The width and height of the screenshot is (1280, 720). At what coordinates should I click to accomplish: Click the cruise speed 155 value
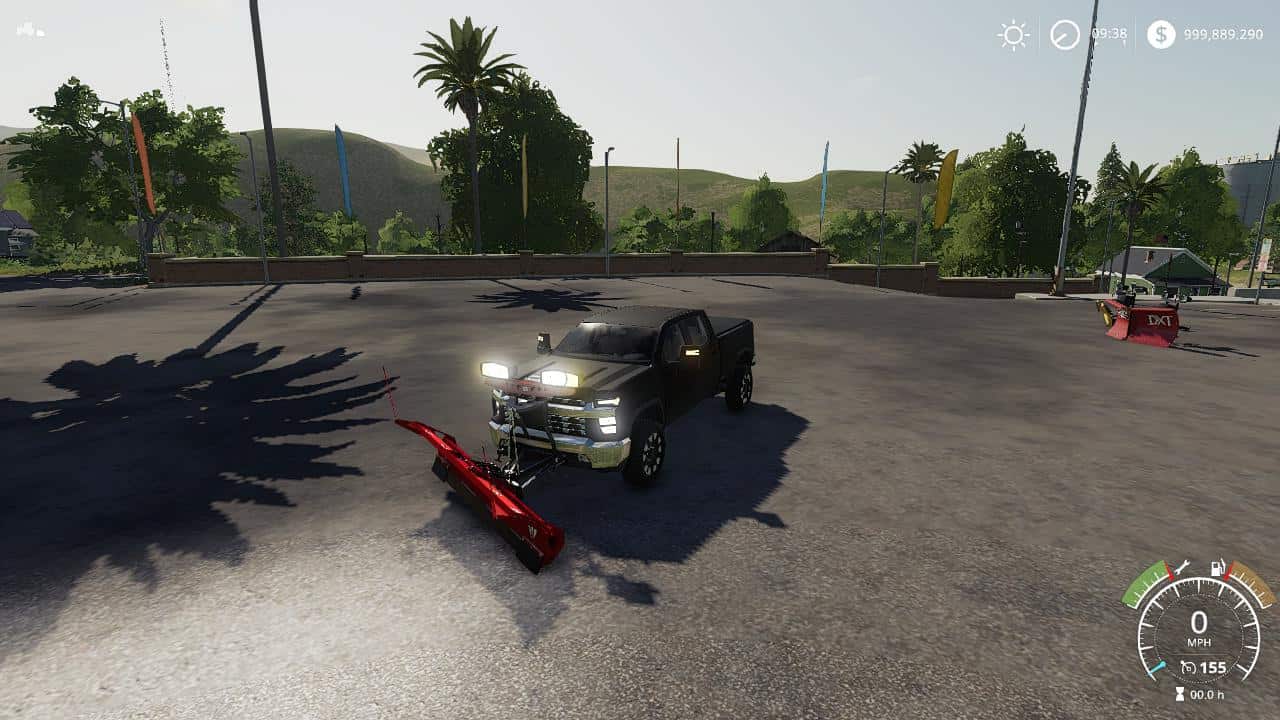[1212, 667]
